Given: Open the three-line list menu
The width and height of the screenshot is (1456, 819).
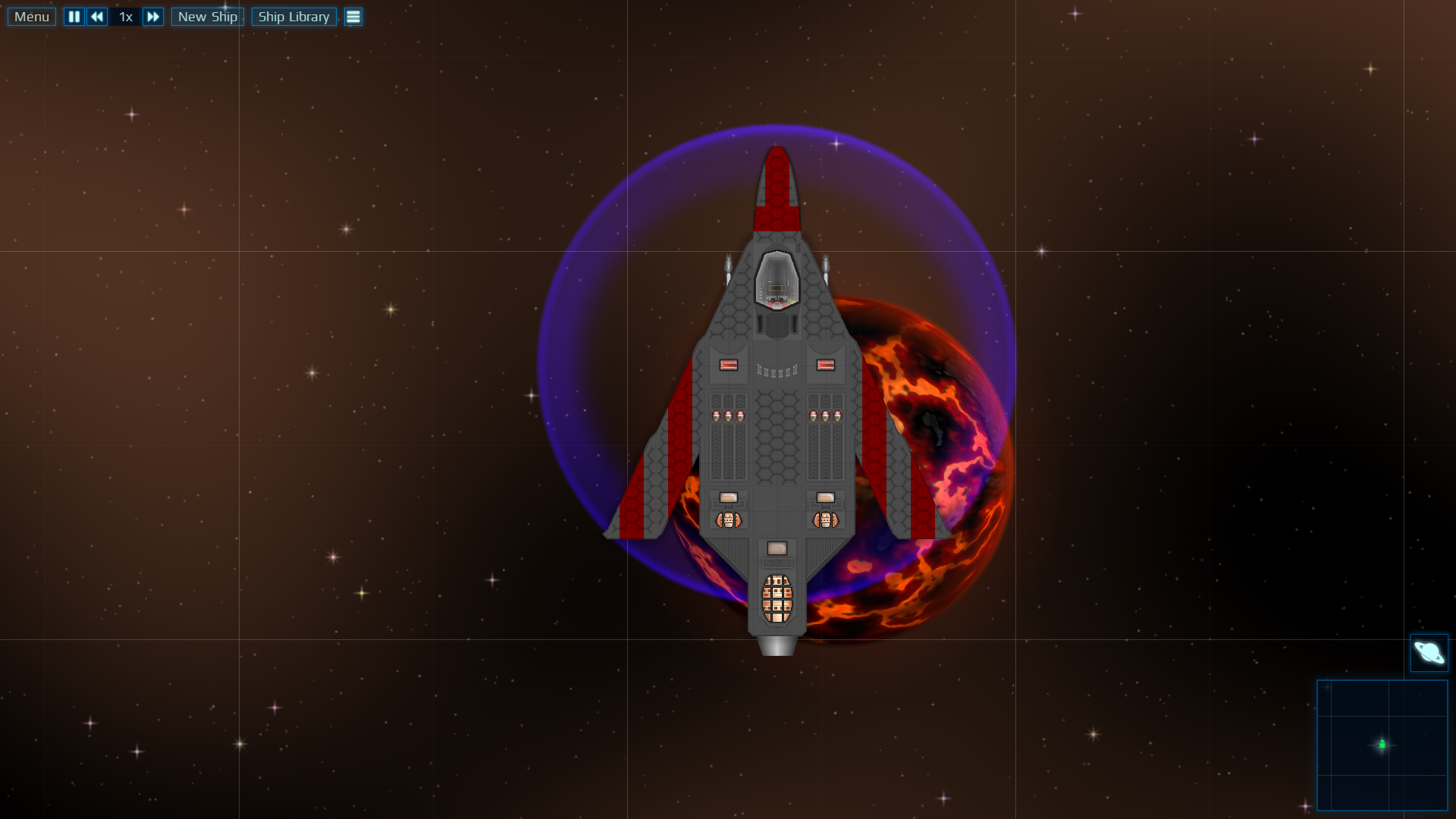Looking at the screenshot, I should 353,17.
